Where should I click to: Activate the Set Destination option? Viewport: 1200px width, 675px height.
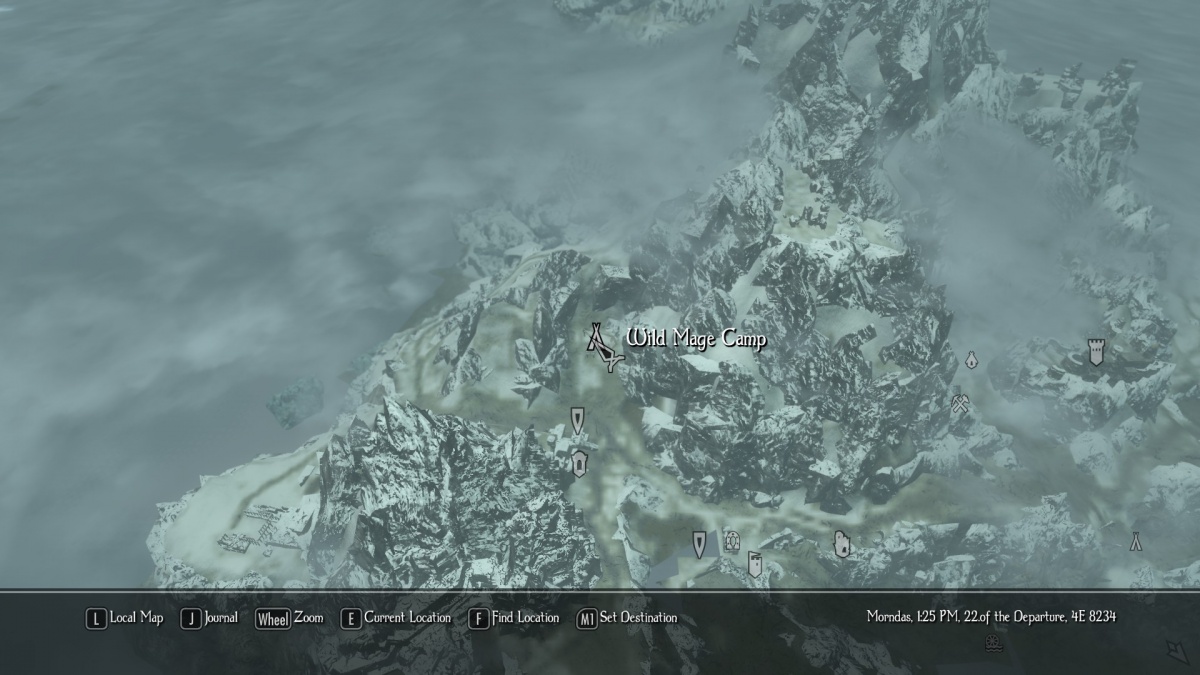click(627, 618)
